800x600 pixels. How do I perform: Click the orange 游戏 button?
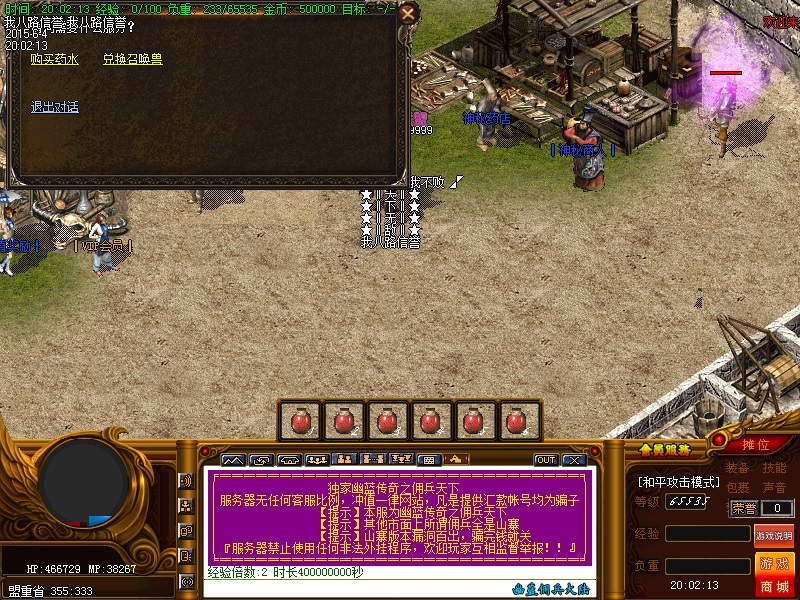(773, 564)
